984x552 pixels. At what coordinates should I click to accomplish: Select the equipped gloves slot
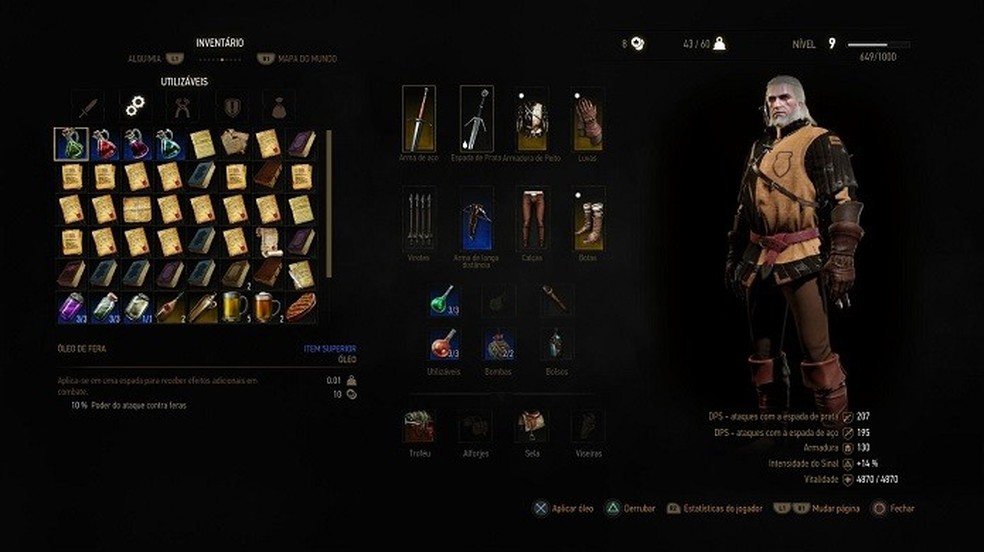589,118
